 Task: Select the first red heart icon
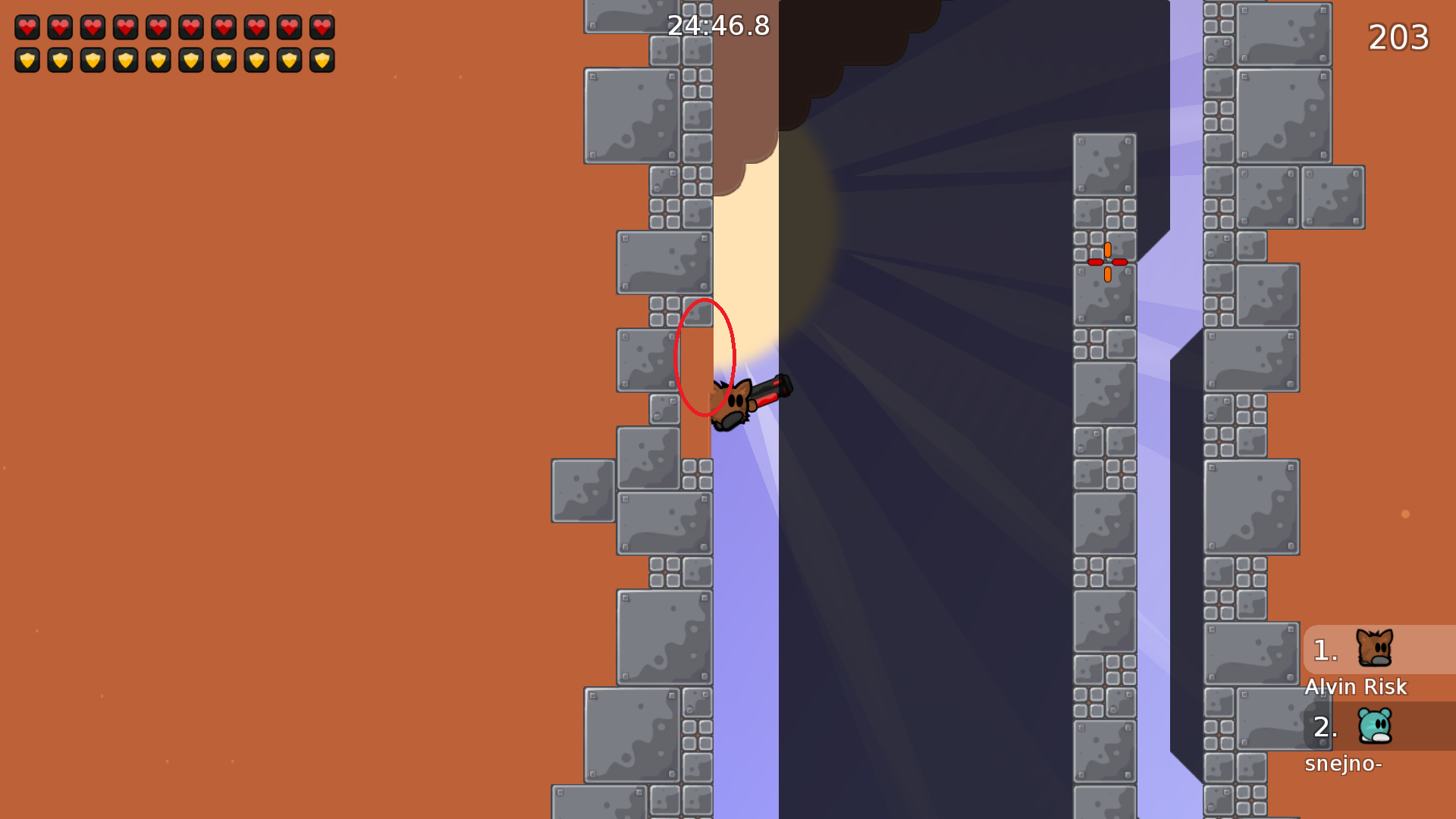[27, 28]
